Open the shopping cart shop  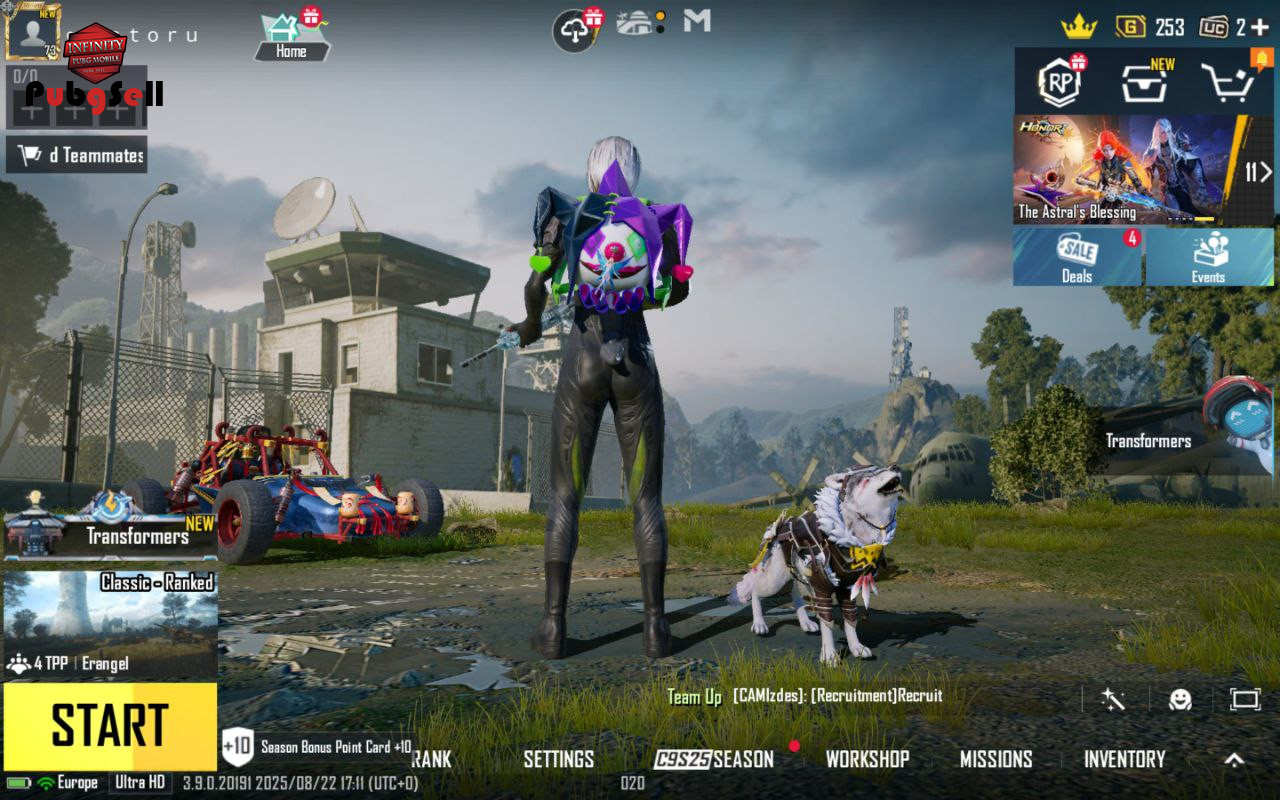coord(1227,82)
